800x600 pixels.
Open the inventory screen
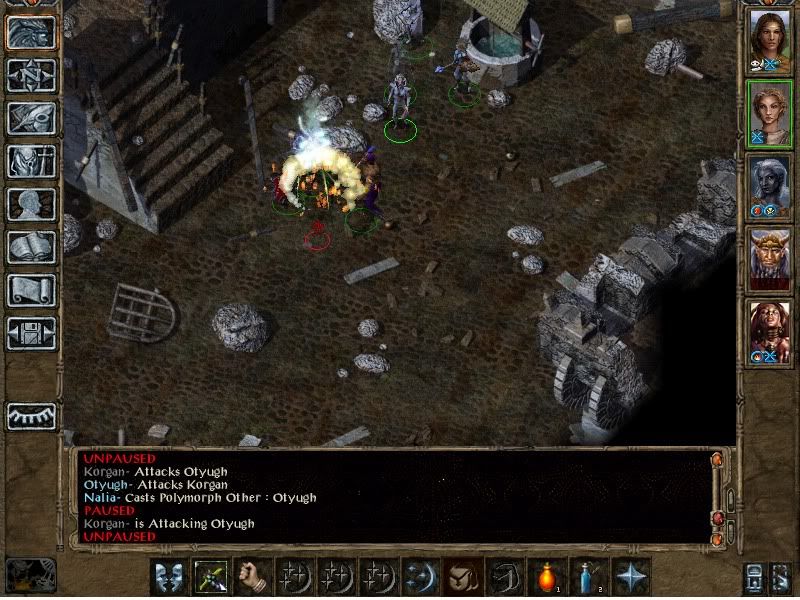click(32, 161)
